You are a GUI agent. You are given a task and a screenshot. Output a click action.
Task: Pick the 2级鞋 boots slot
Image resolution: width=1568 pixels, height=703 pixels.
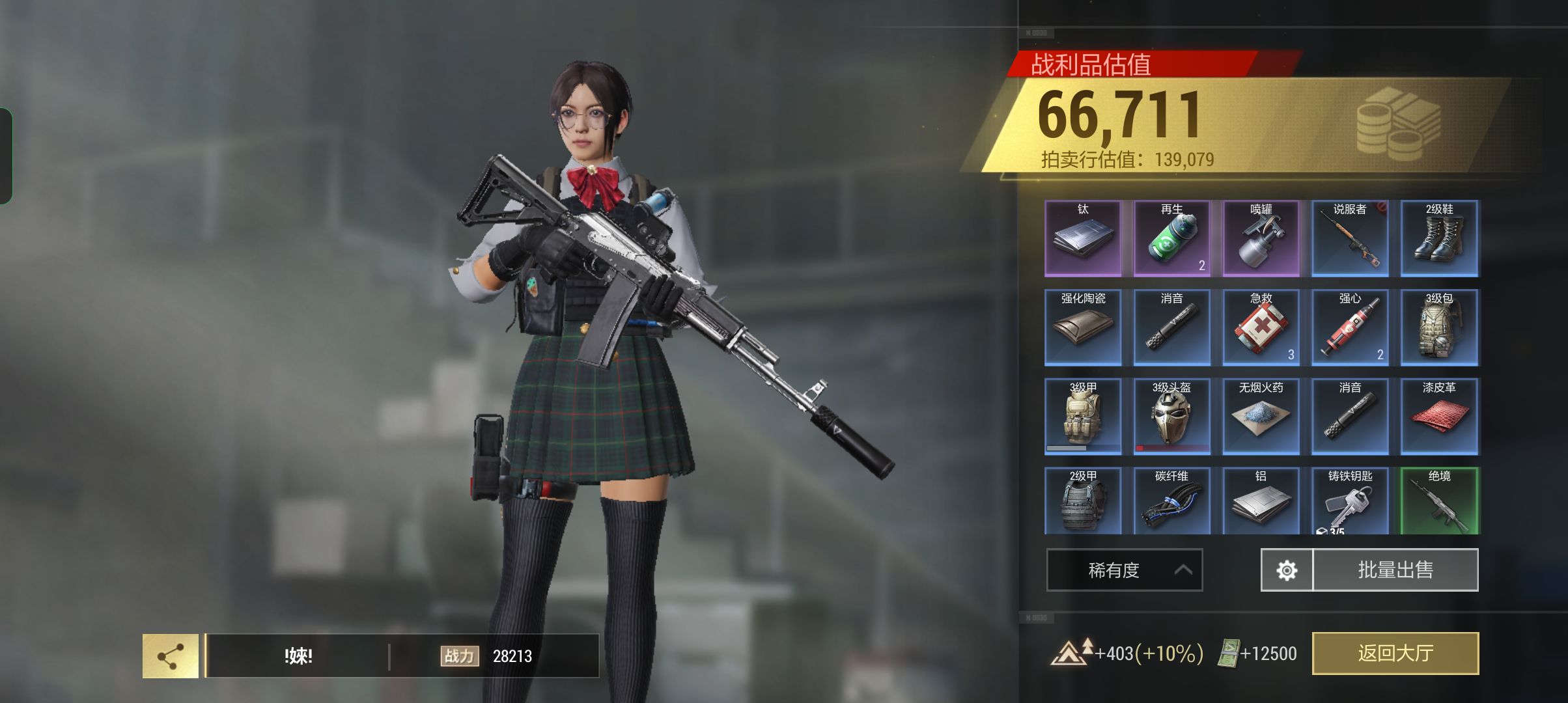tap(1439, 238)
